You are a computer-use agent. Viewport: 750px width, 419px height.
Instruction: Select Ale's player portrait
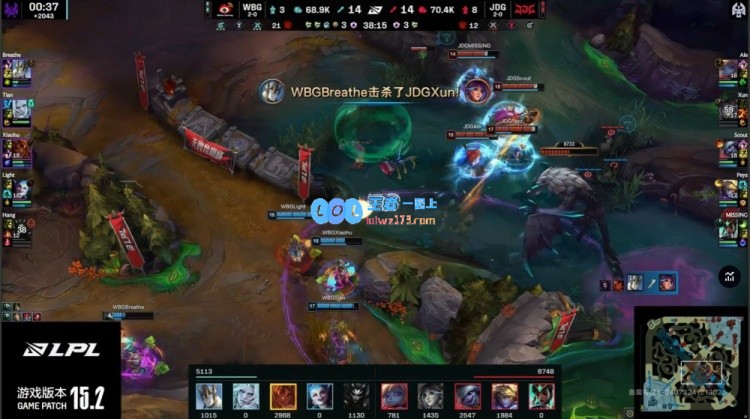tap(732, 71)
